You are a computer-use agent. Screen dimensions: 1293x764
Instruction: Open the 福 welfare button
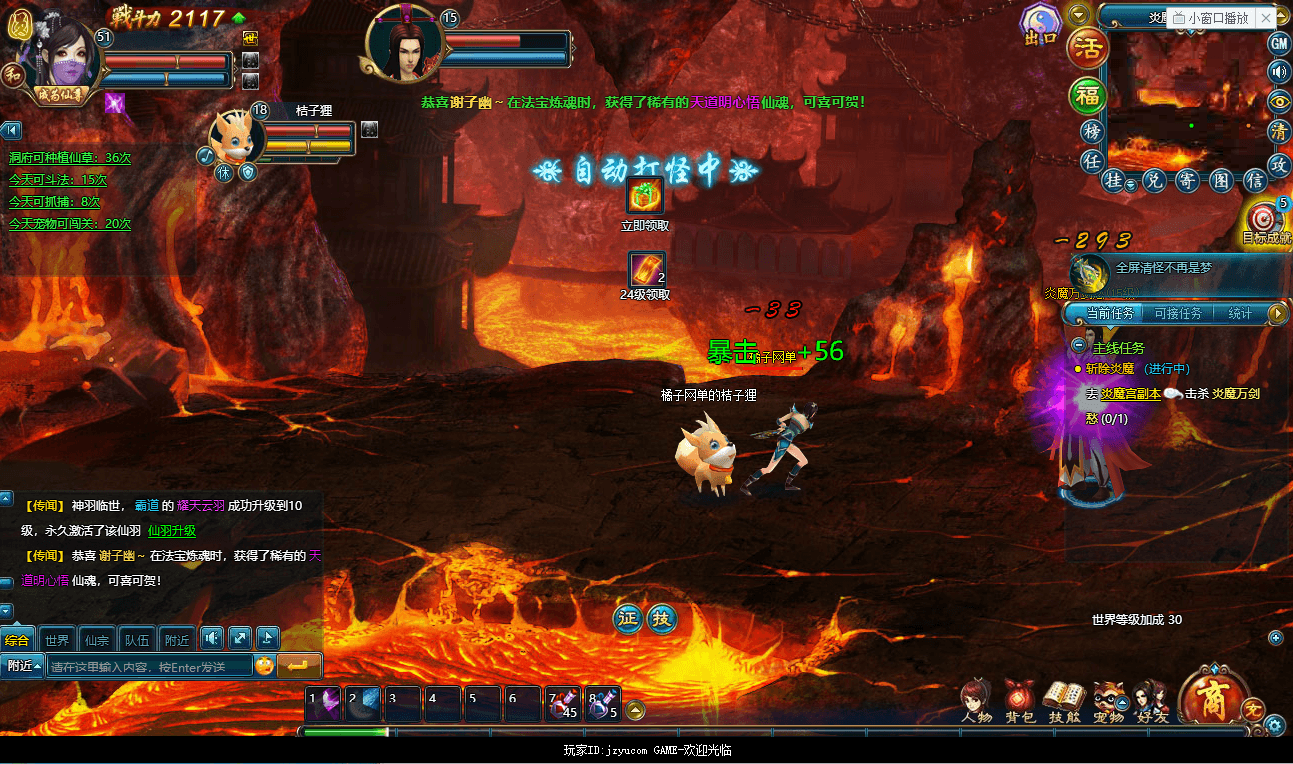pos(1087,95)
